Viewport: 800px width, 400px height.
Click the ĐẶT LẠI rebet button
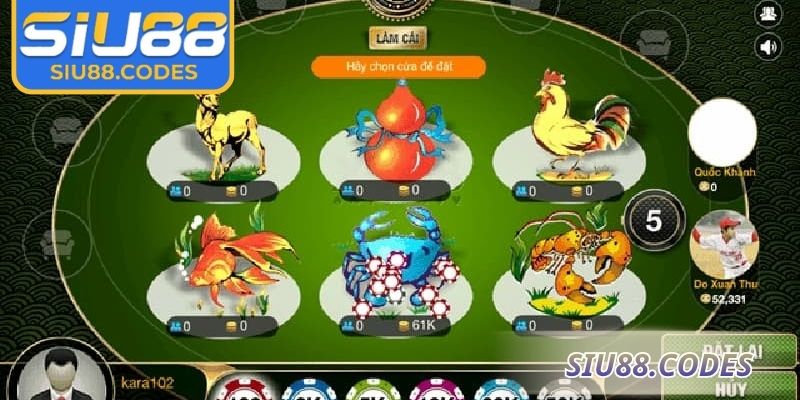(x=732, y=350)
